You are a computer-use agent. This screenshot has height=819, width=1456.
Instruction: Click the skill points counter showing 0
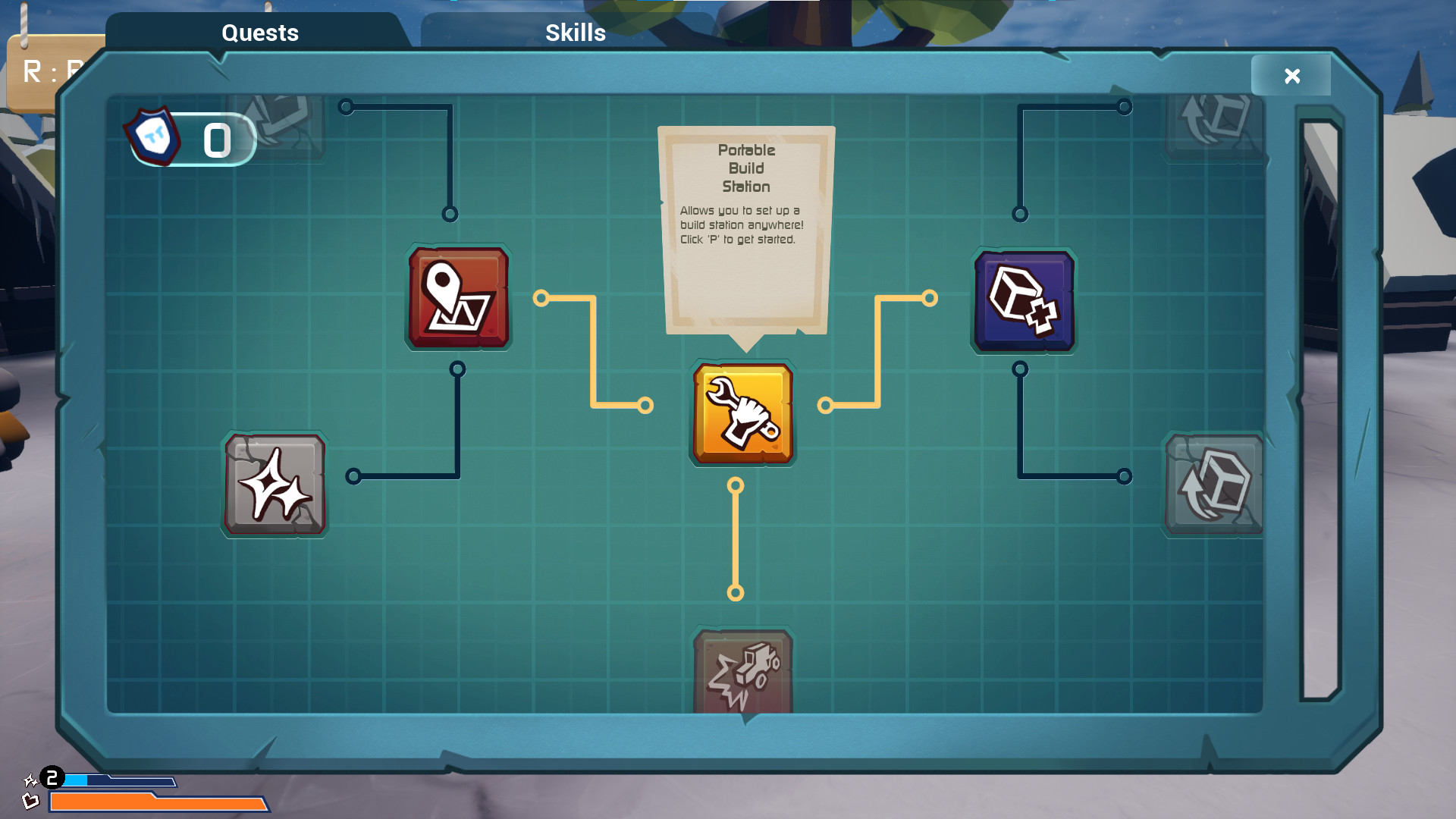click(216, 139)
